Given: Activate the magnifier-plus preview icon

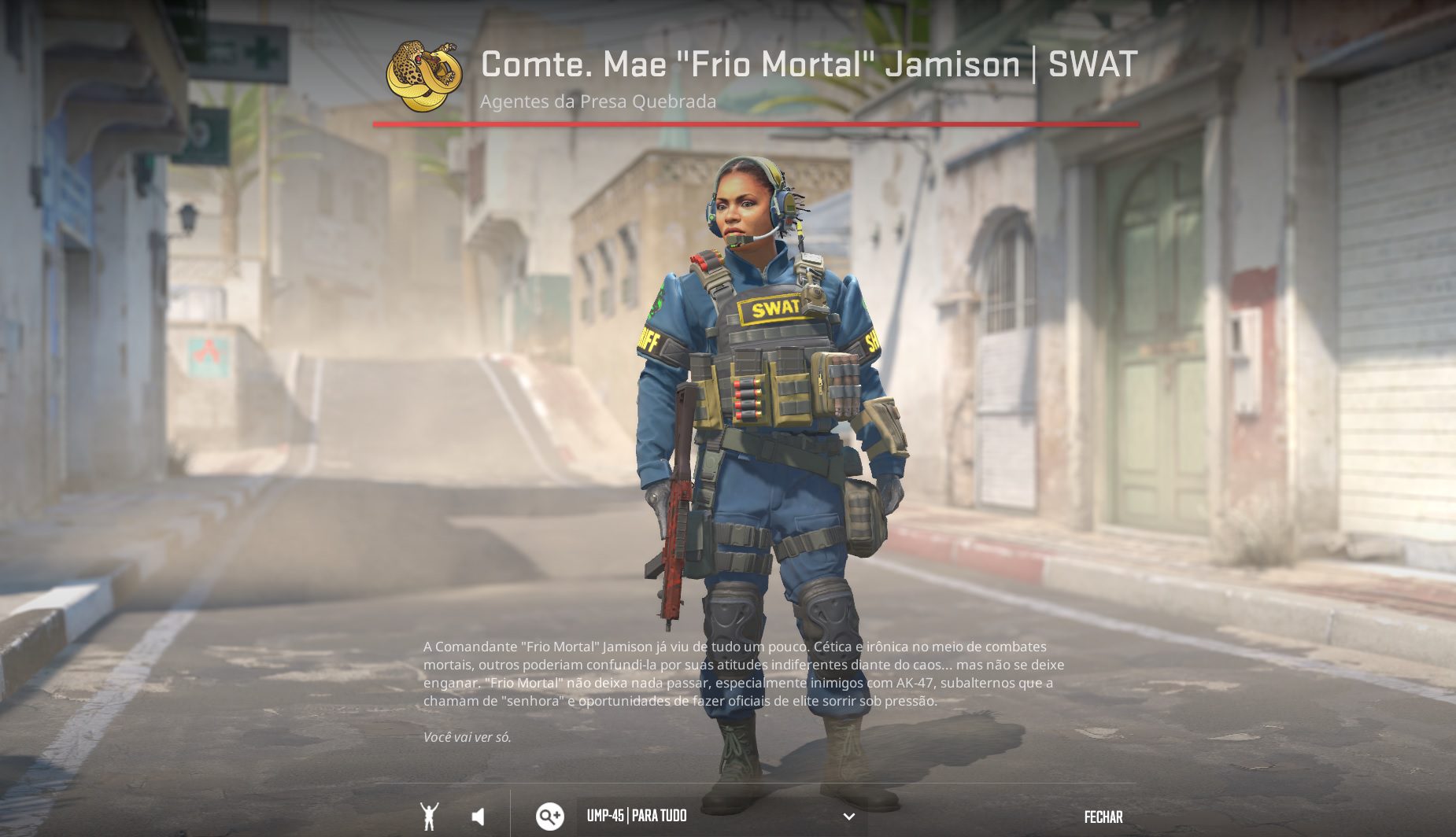Looking at the screenshot, I should [550, 816].
